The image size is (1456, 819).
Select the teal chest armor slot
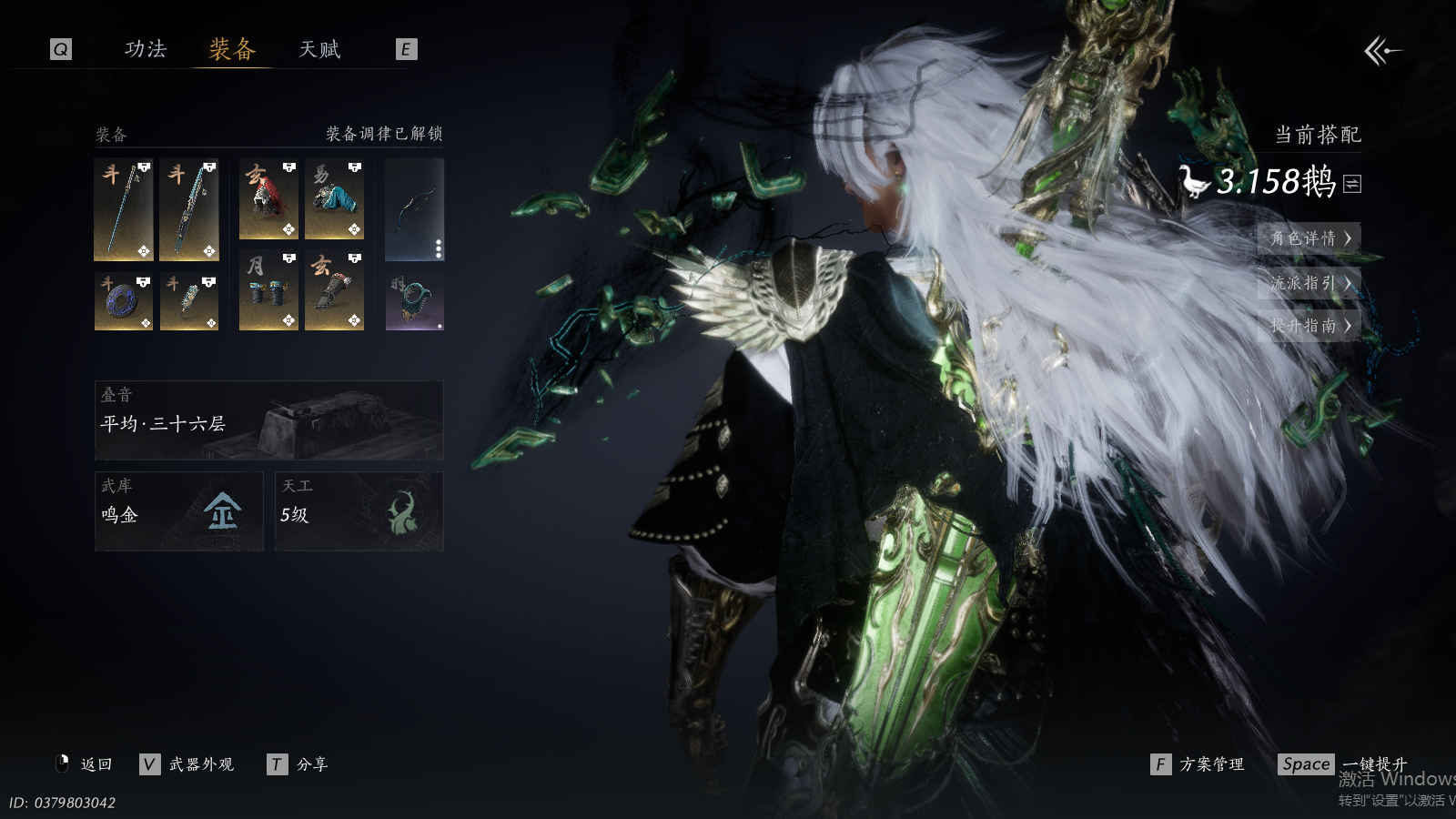pyautogui.click(x=334, y=199)
